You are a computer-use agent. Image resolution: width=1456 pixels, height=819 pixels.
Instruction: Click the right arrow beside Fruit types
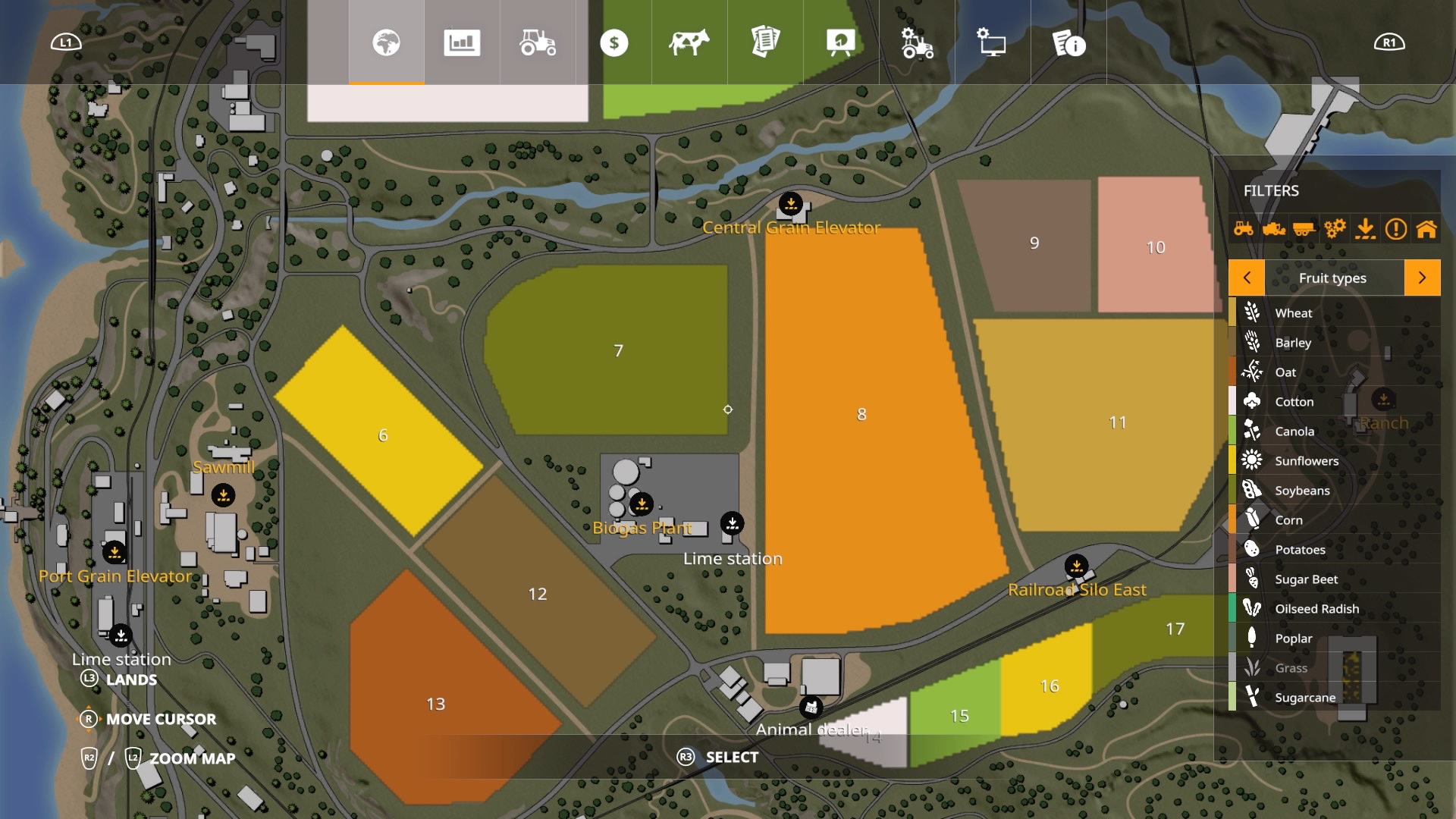pos(1424,278)
